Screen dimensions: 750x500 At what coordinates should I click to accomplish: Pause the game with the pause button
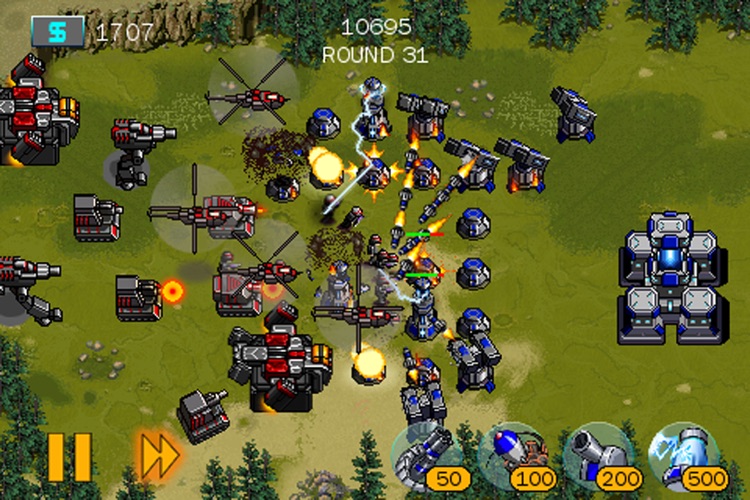click(x=68, y=457)
